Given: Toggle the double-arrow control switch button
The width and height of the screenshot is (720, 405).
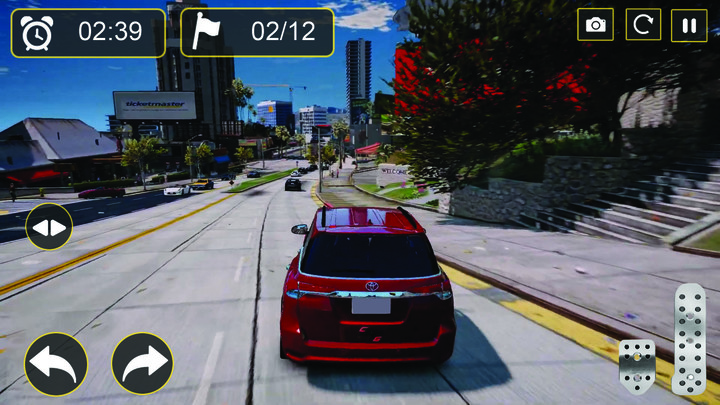Looking at the screenshot, I should coord(49,227).
